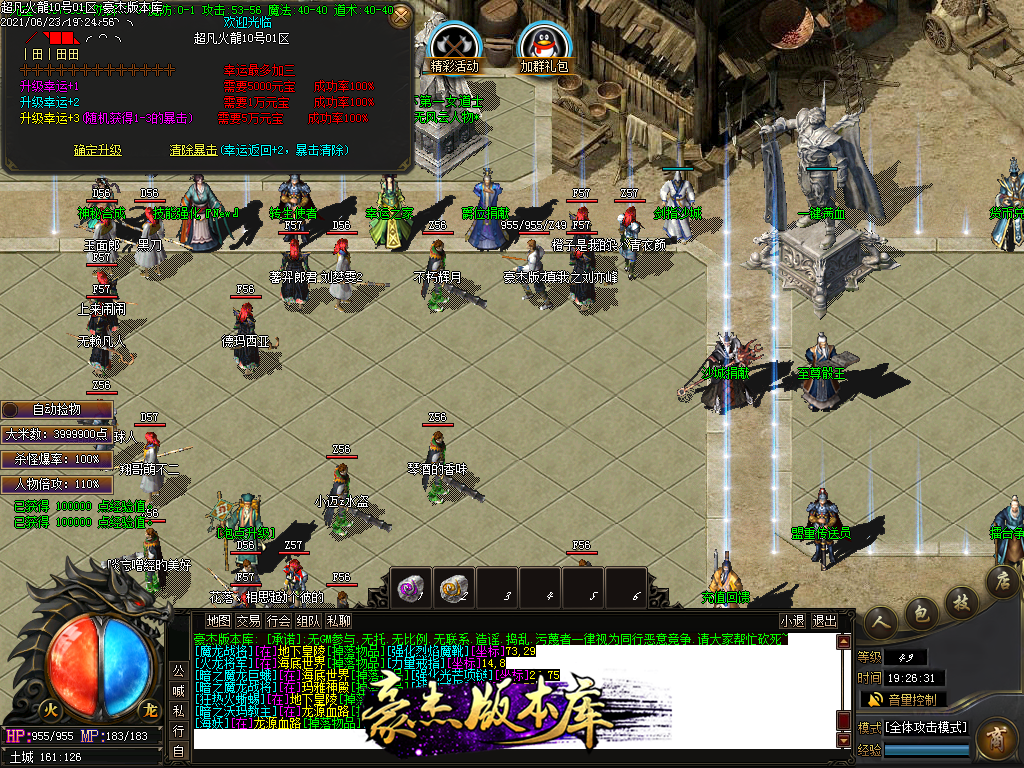Confirm with the 确定升级 link
This screenshot has height=768, width=1024.
coord(98,150)
